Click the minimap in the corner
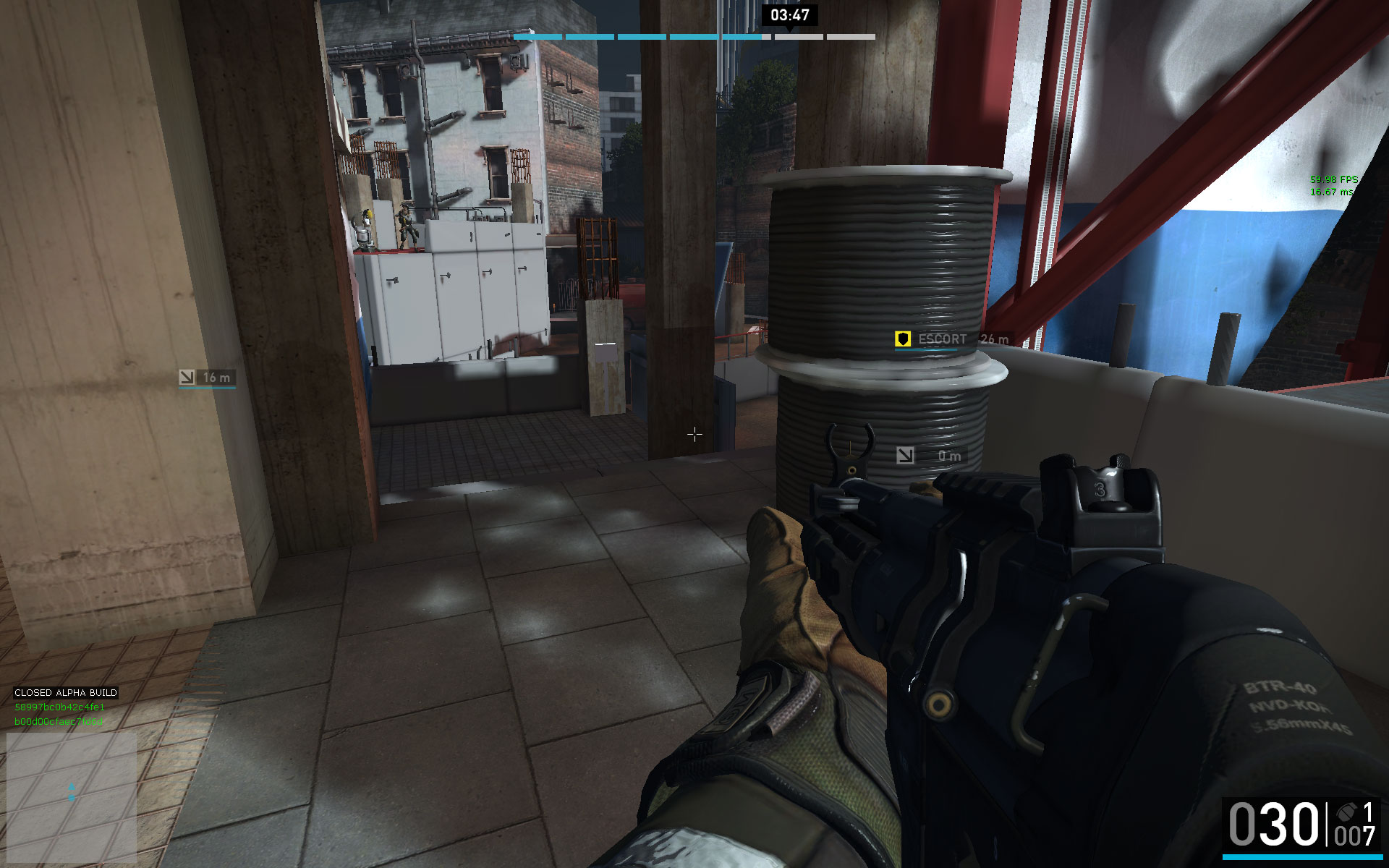Viewport: 1389px width, 868px height. (x=72, y=793)
